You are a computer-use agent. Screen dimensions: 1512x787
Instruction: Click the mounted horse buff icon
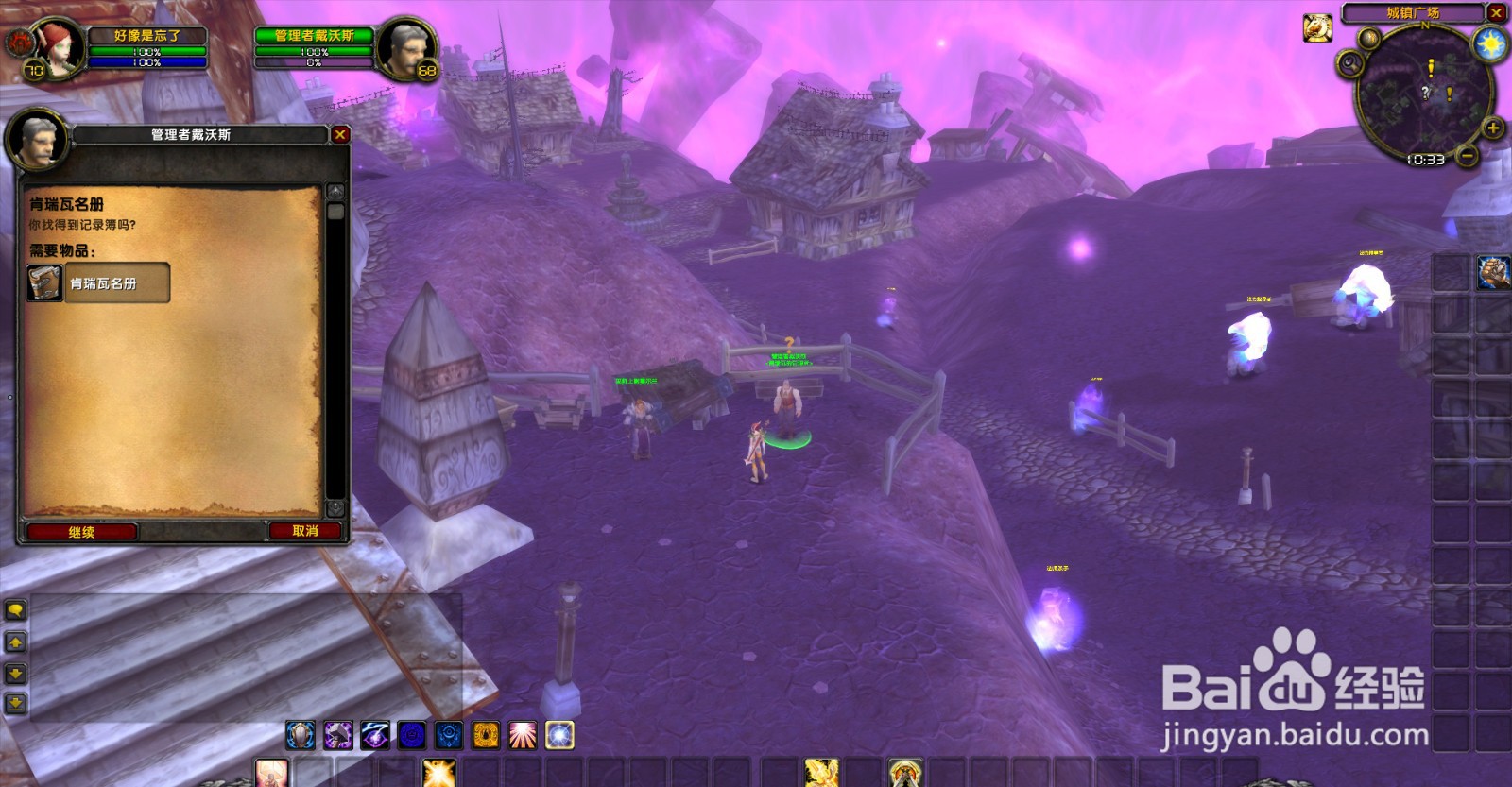[x=1317, y=28]
